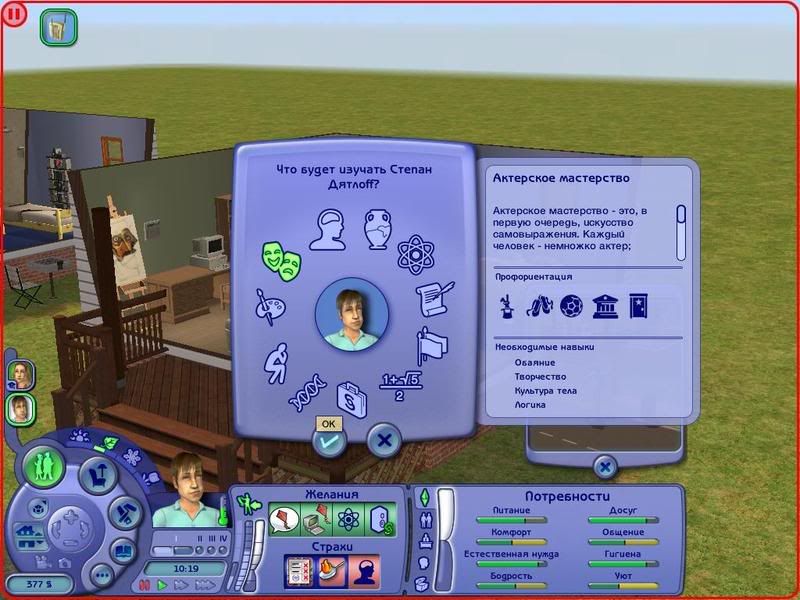
Task: Cancel the major selection dialog
Action: (x=383, y=438)
